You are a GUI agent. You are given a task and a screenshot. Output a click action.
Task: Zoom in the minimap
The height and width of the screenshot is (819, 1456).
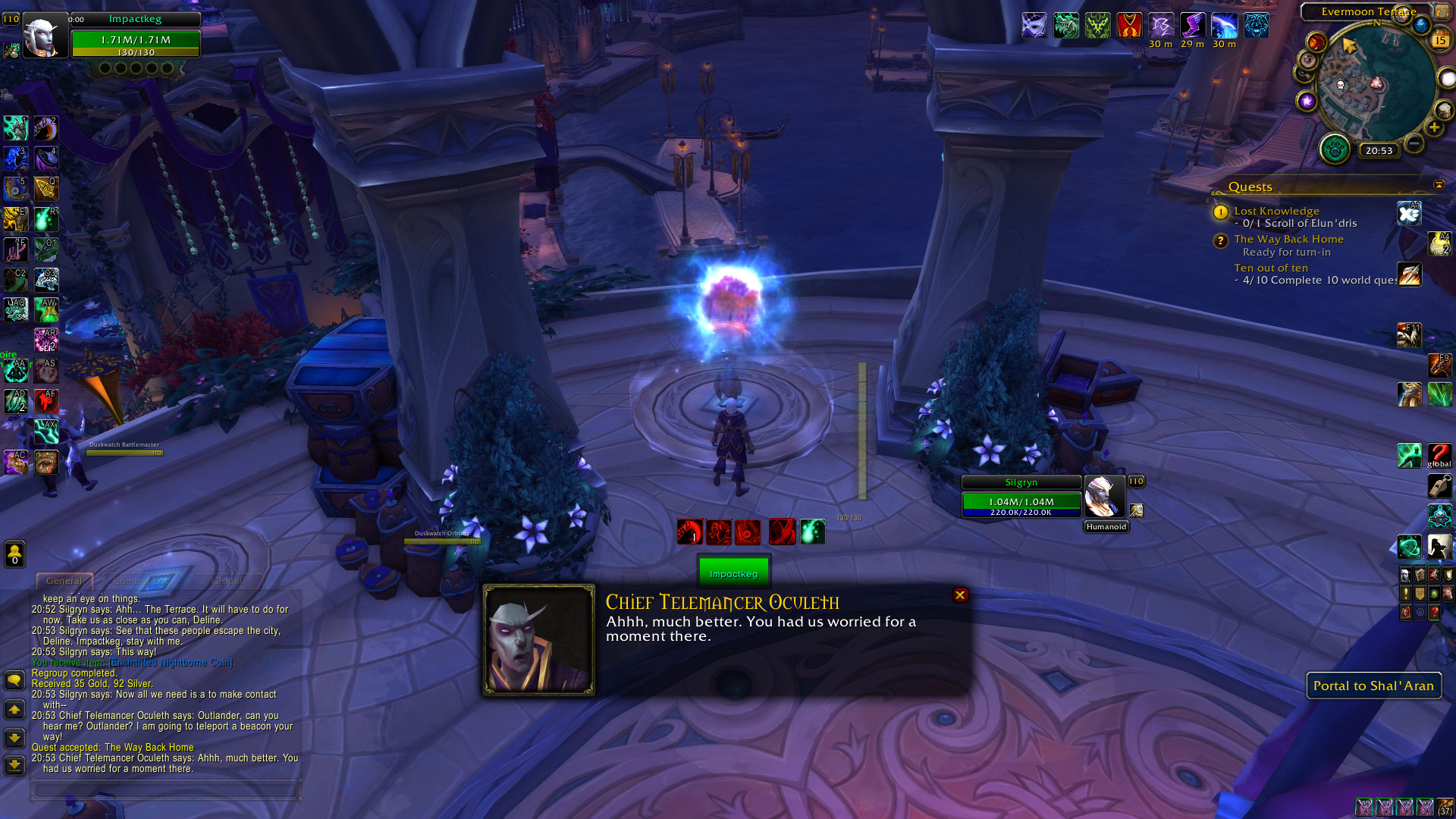pos(1434,127)
